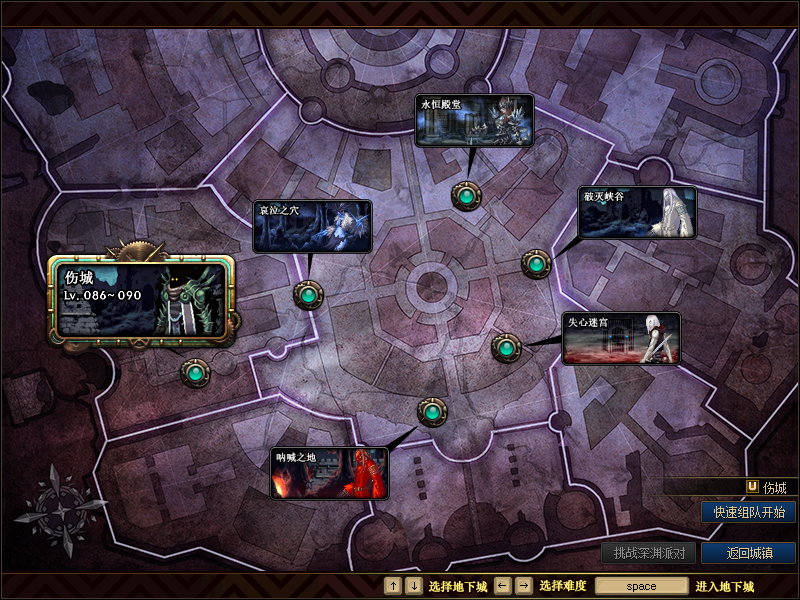800x600 pixels.
Task: Click the 挑战深渊派对 abyss party button
Action: pyautogui.click(x=649, y=553)
